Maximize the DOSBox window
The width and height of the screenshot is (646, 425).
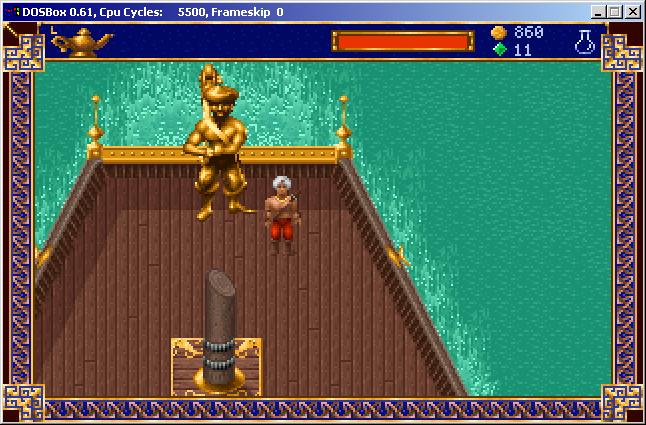pyautogui.click(x=615, y=12)
